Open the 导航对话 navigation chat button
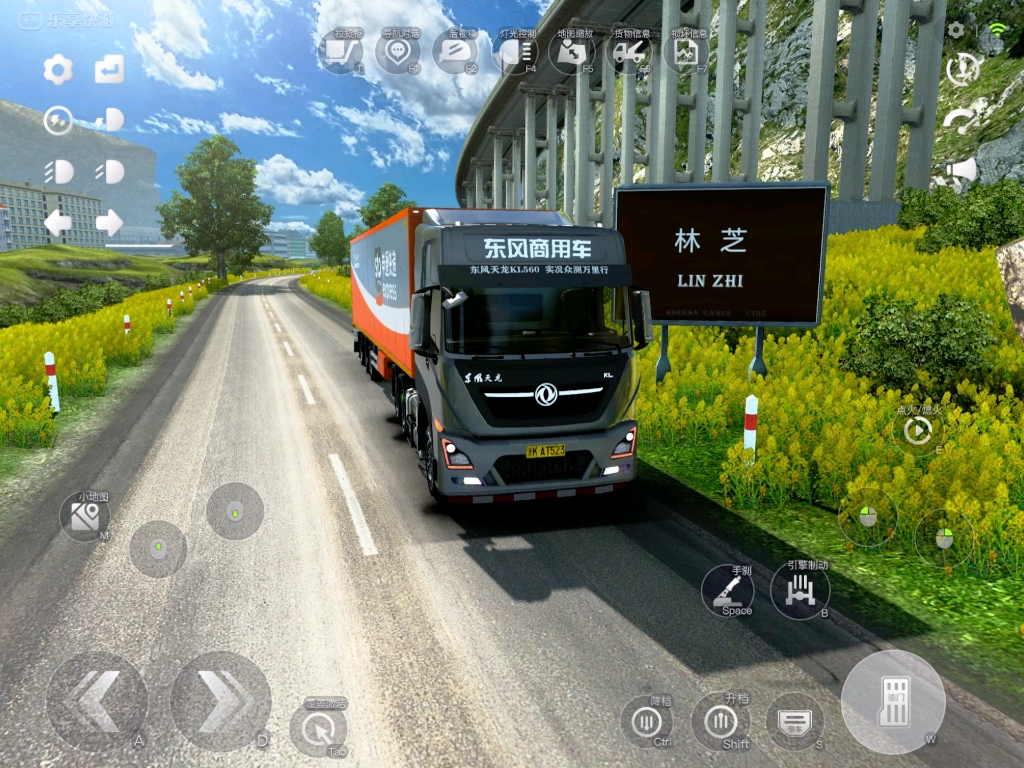Screen dimensions: 1024x768 (x=397, y=51)
